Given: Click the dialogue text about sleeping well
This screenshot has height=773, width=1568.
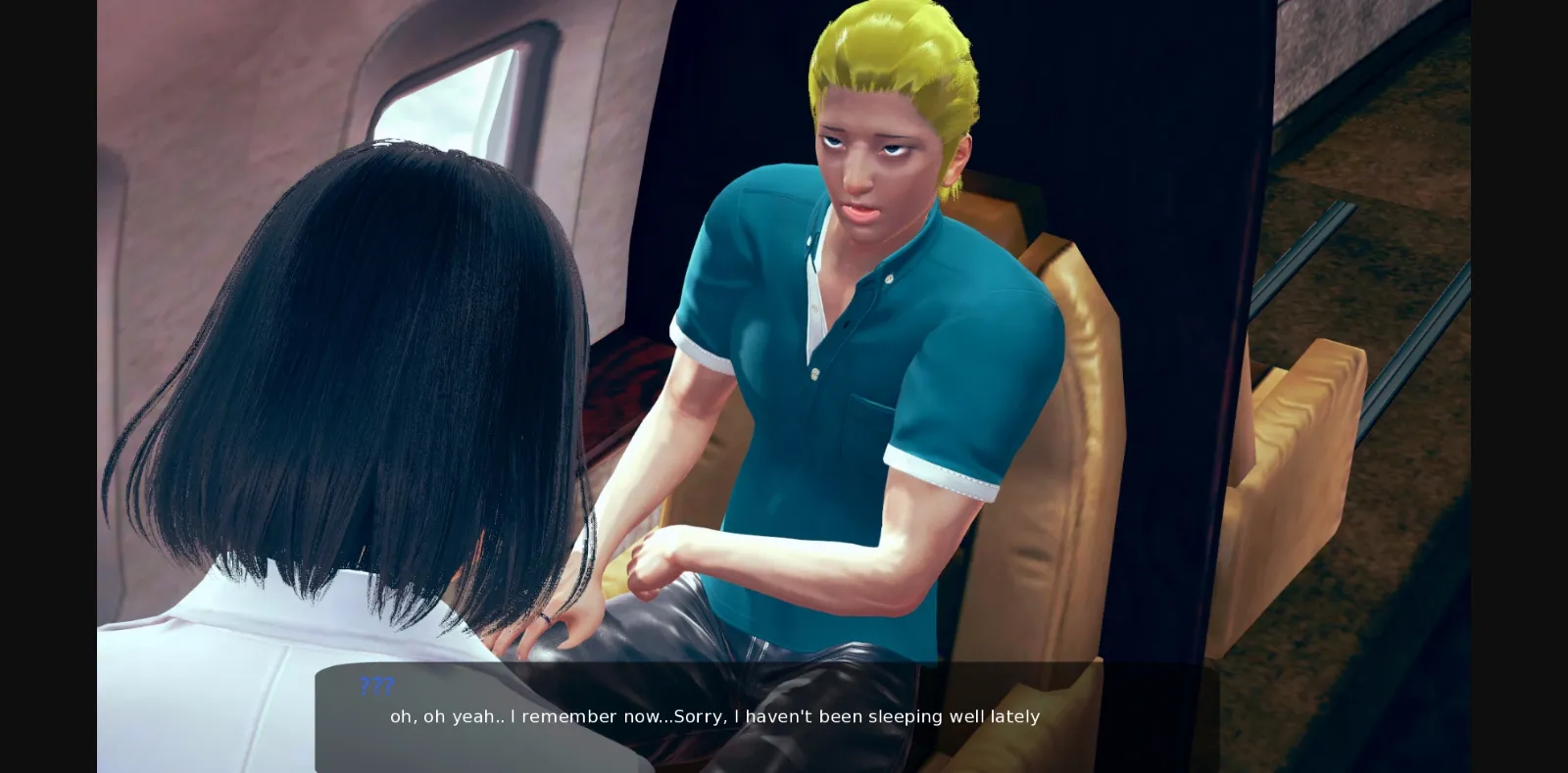Looking at the screenshot, I should point(713,716).
